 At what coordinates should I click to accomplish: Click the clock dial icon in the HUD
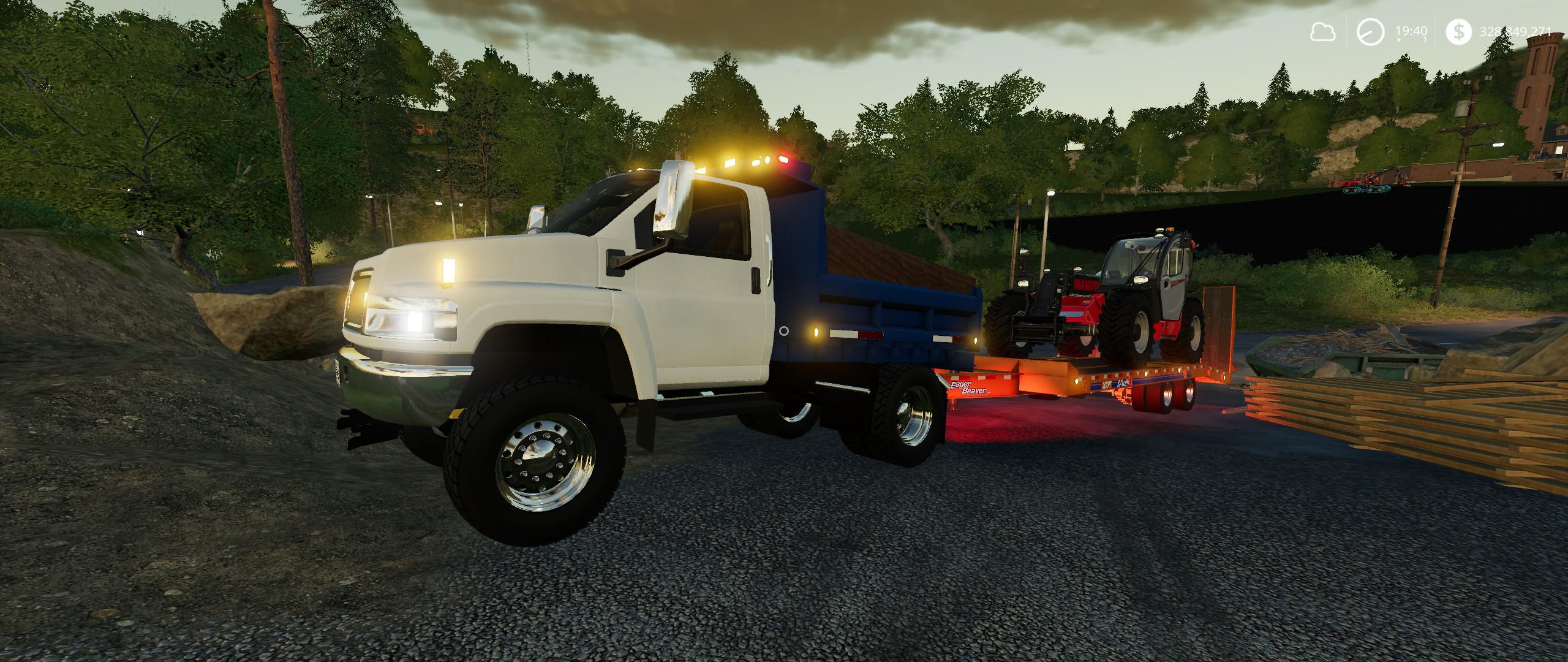tap(1370, 31)
